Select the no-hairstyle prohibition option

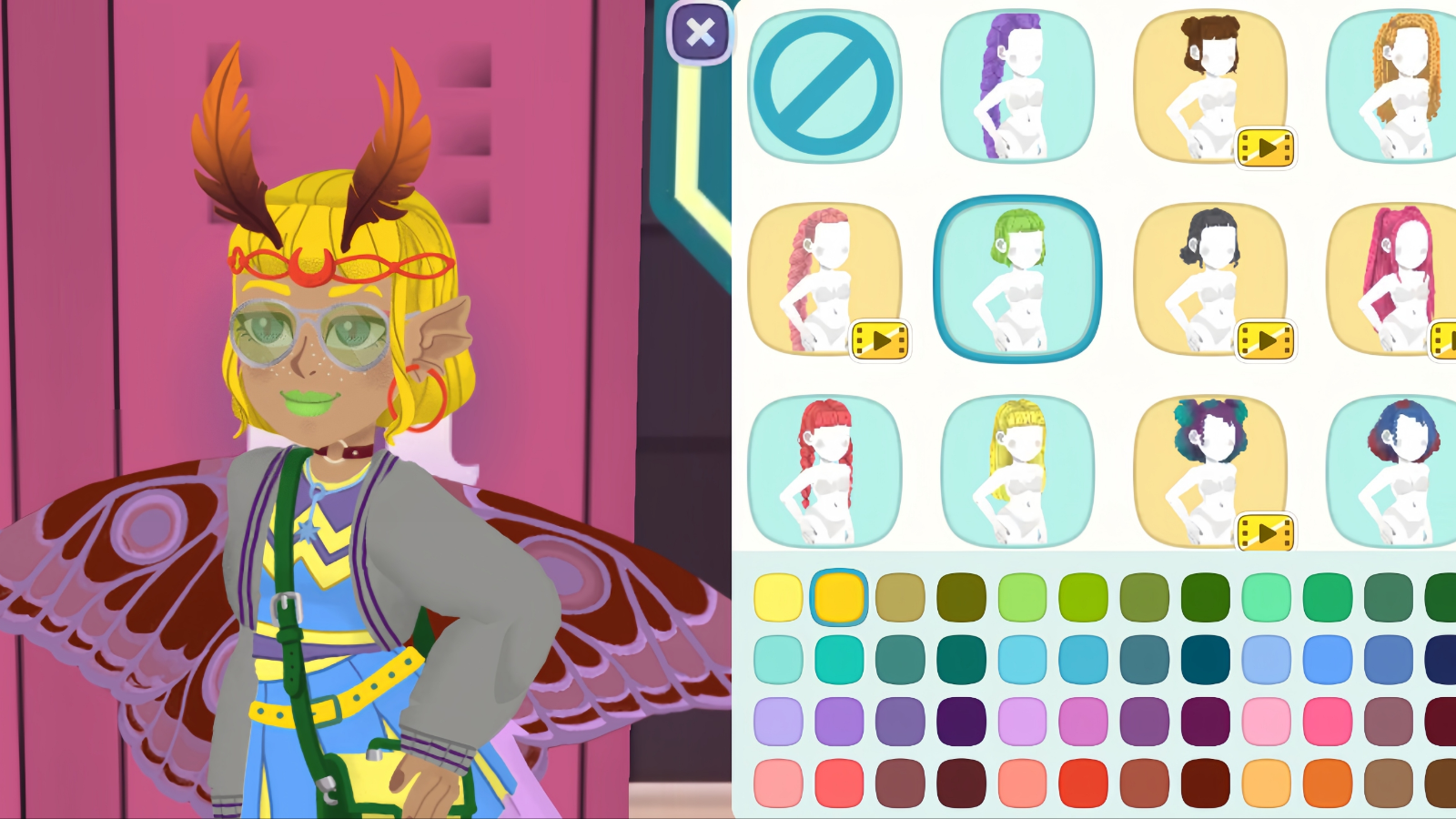pyautogui.click(x=825, y=86)
